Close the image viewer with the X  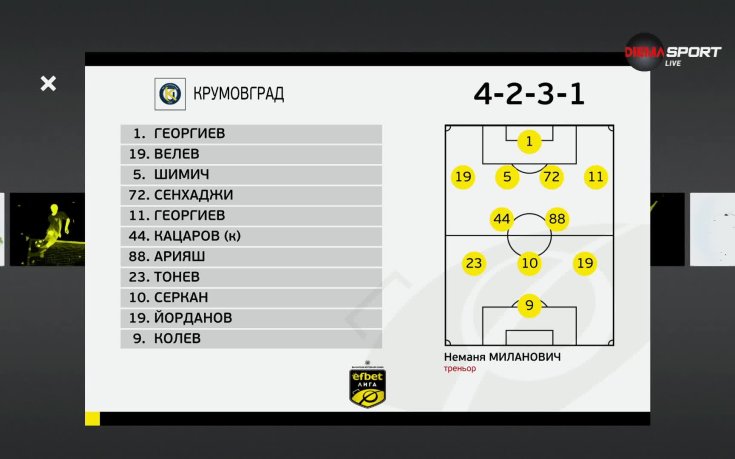click(48, 84)
